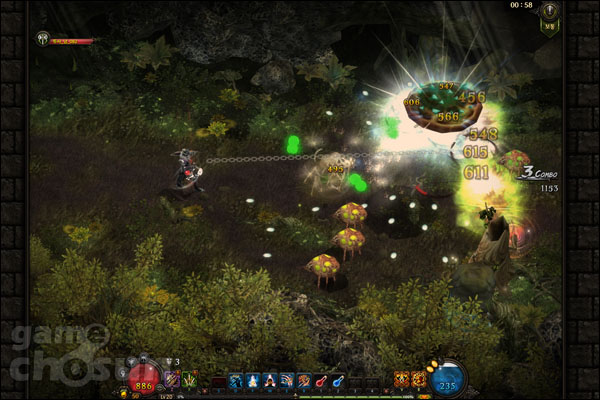The width and height of the screenshot is (600, 400).
Task: Click the shield emblem under the timer
Action: coord(548,25)
